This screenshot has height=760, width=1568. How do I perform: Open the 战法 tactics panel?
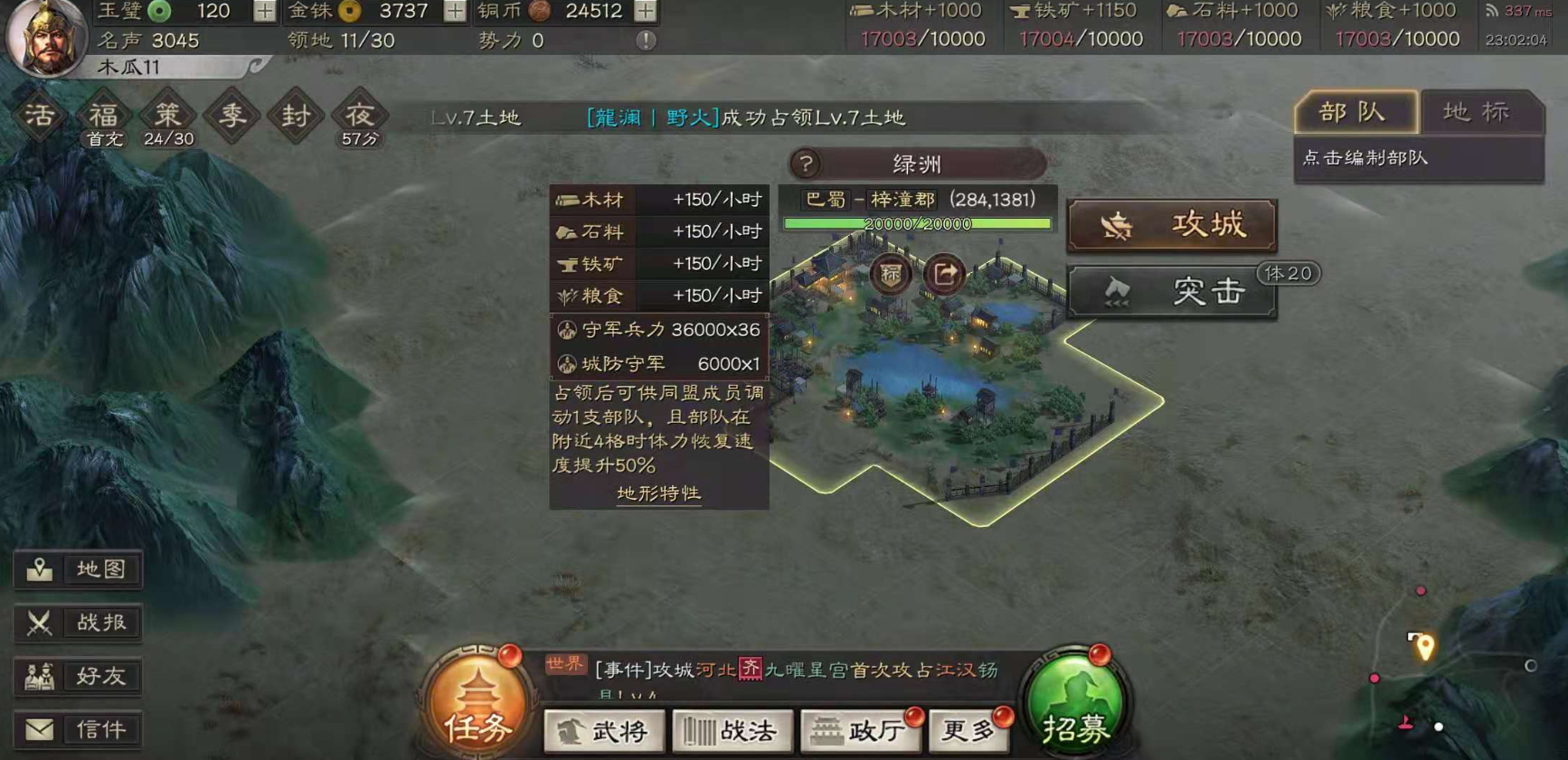point(732,732)
